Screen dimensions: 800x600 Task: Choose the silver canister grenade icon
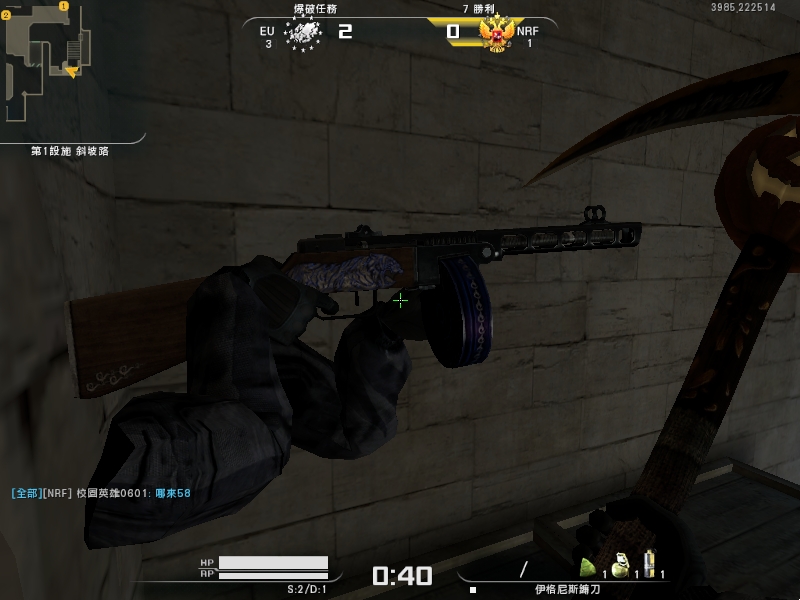(x=650, y=565)
